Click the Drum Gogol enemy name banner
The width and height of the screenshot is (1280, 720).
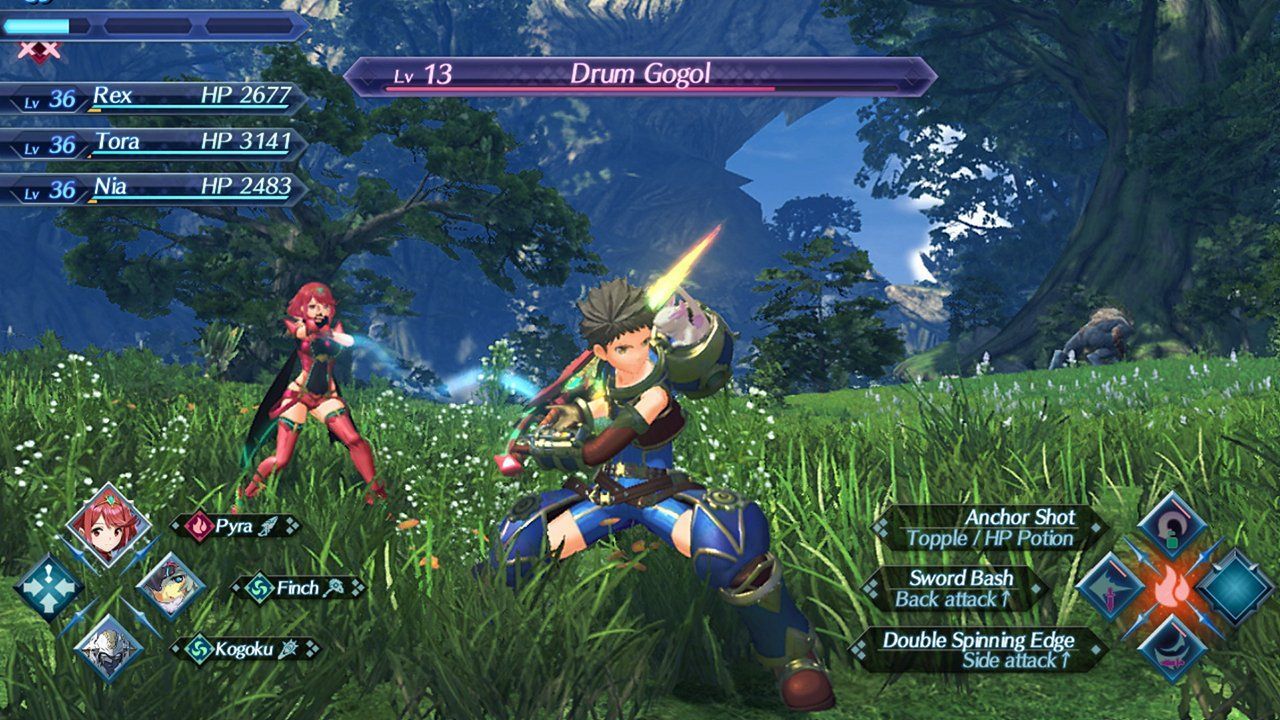tap(640, 72)
